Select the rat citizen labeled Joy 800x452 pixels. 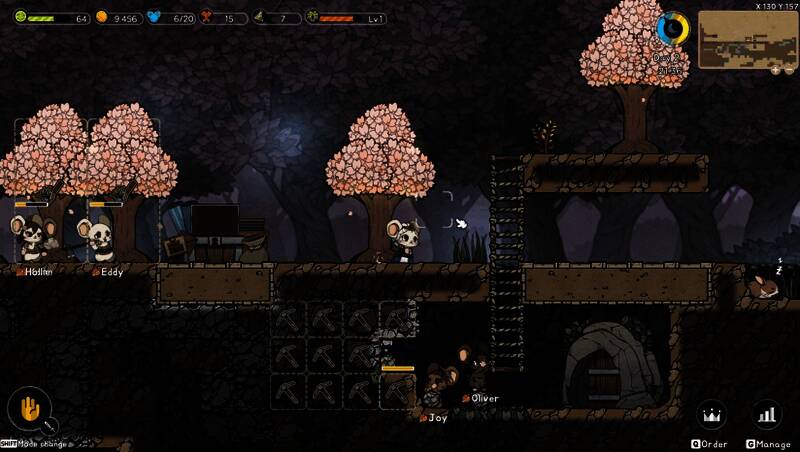(x=436, y=386)
